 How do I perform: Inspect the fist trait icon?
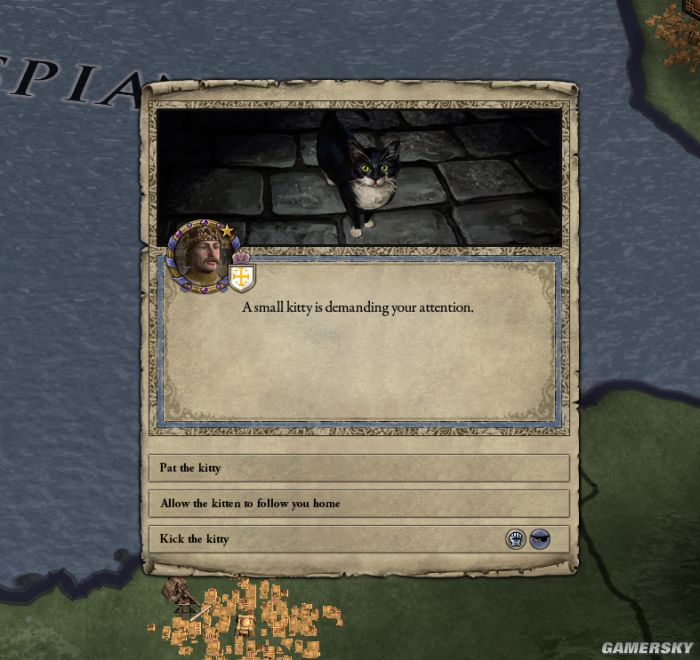(515, 539)
